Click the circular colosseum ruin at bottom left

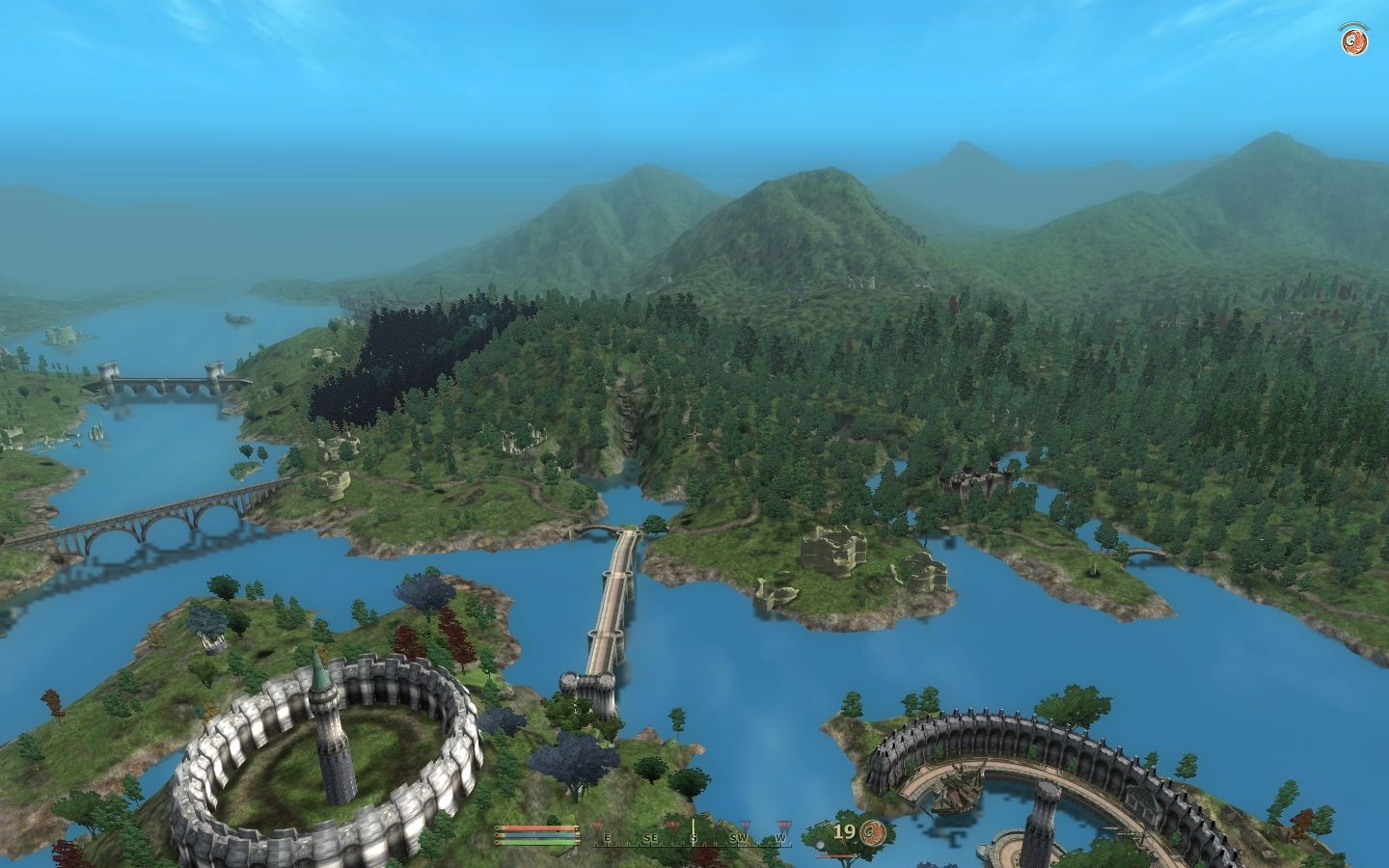pos(328,762)
